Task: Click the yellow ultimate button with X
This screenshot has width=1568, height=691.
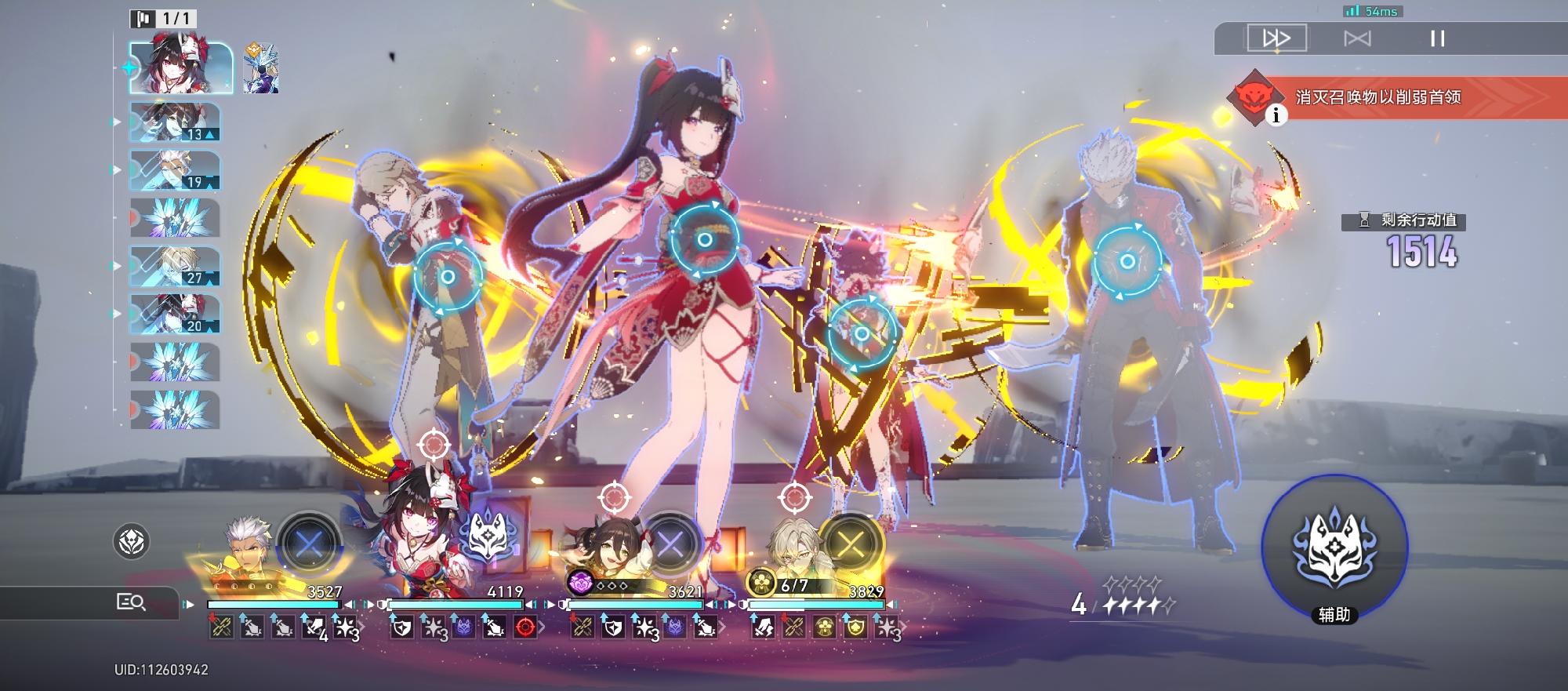Action: 851,544
